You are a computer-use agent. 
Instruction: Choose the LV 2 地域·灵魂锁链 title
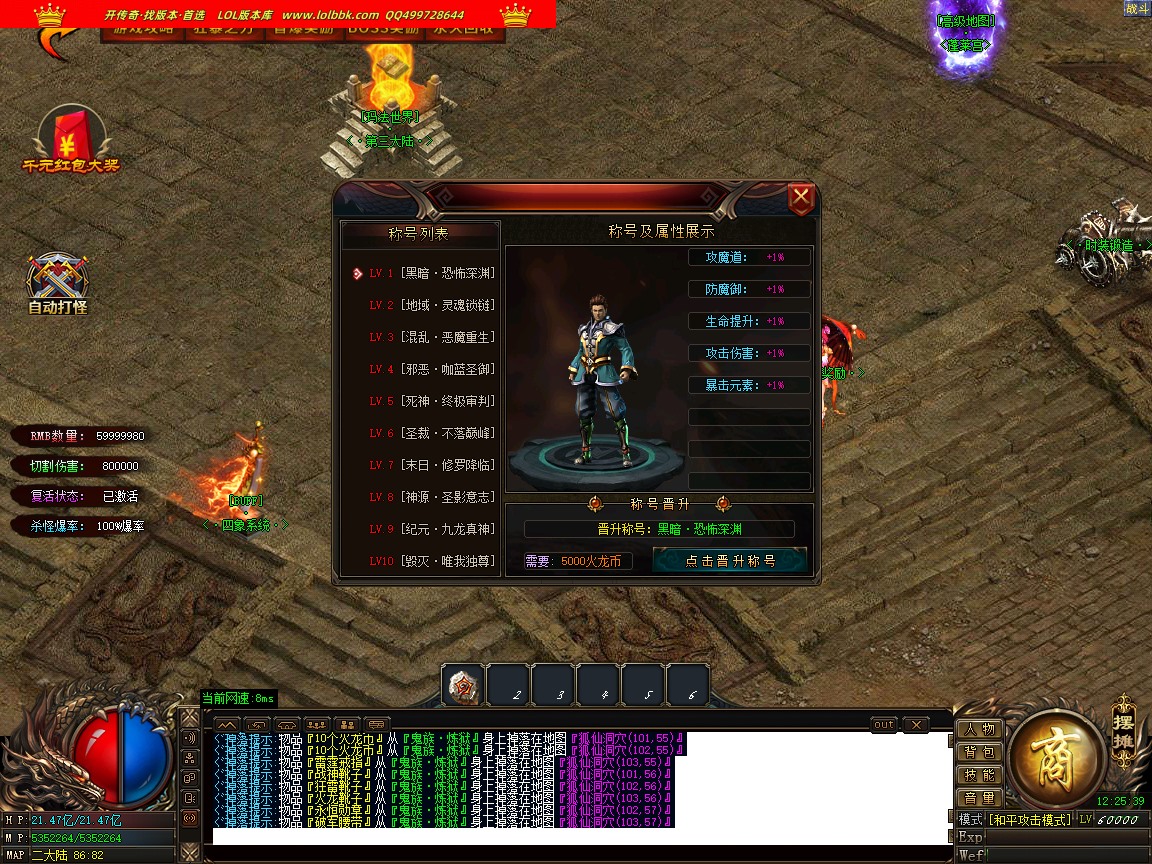[x=432, y=305]
